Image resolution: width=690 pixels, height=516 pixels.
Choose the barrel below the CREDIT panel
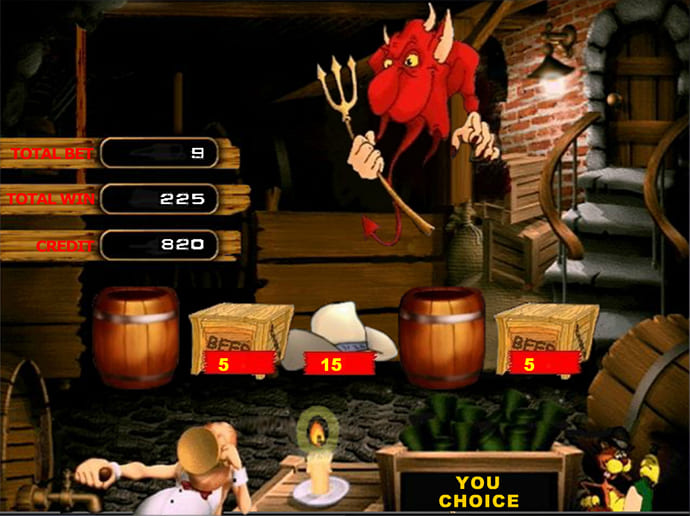134,337
